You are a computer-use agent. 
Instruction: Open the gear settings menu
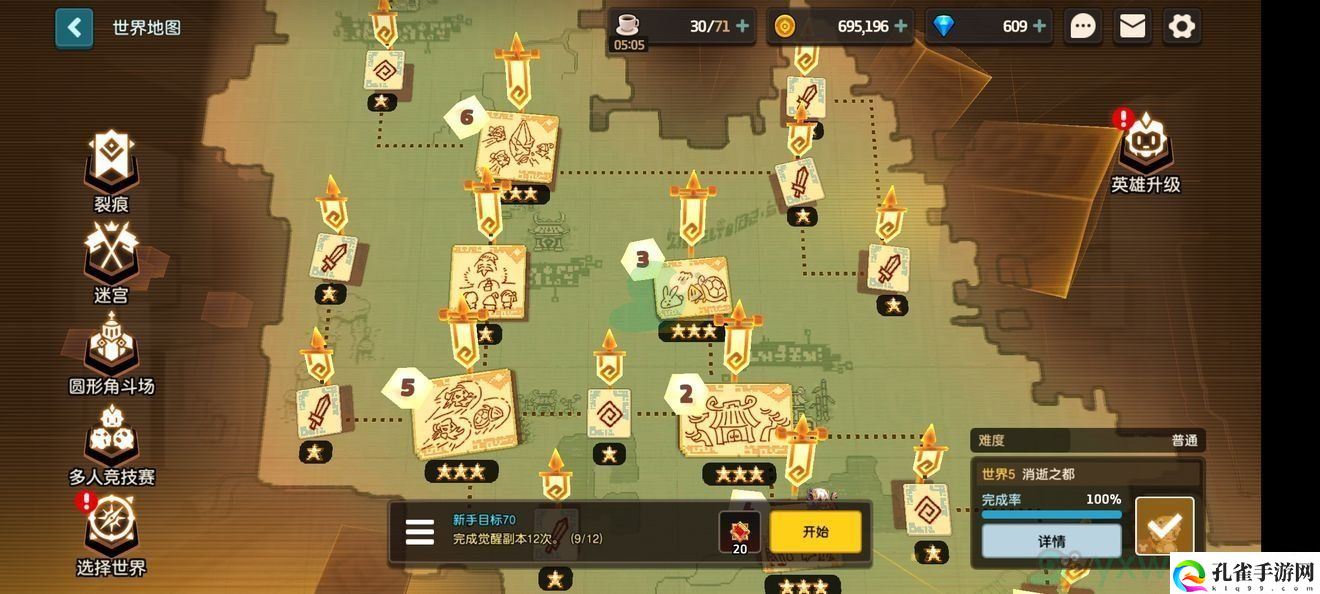click(x=1181, y=26)
